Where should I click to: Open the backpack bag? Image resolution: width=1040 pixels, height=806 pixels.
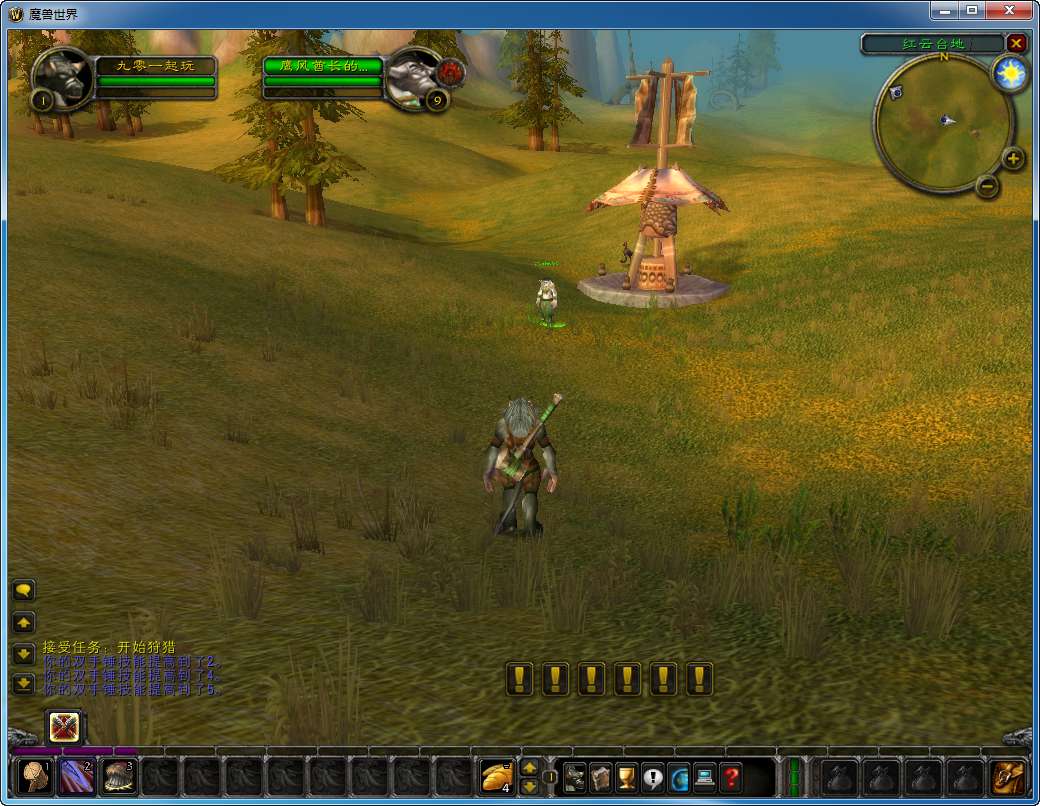point(1008,777)
